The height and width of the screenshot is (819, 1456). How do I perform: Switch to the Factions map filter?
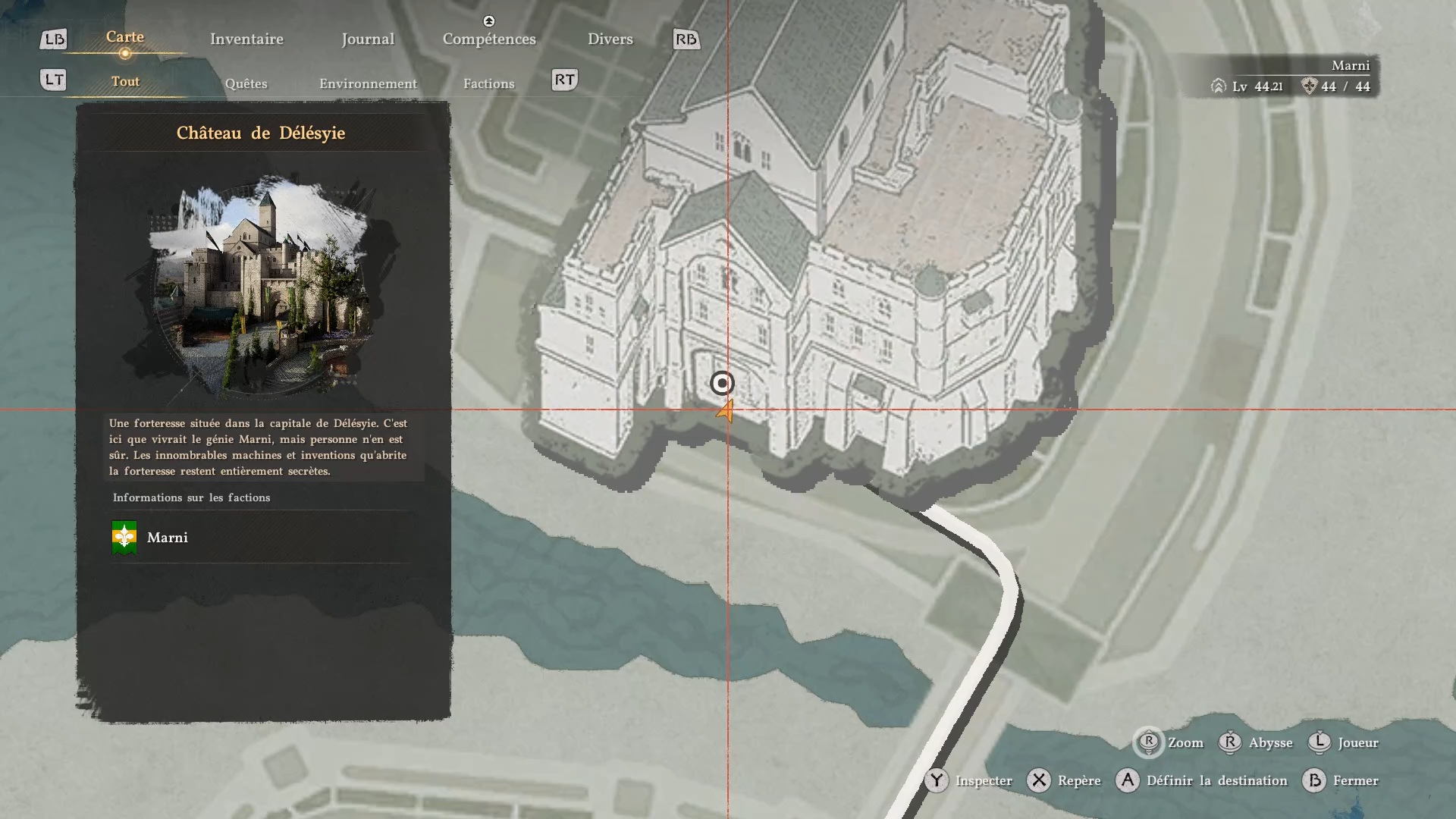[x=488, y=83]
